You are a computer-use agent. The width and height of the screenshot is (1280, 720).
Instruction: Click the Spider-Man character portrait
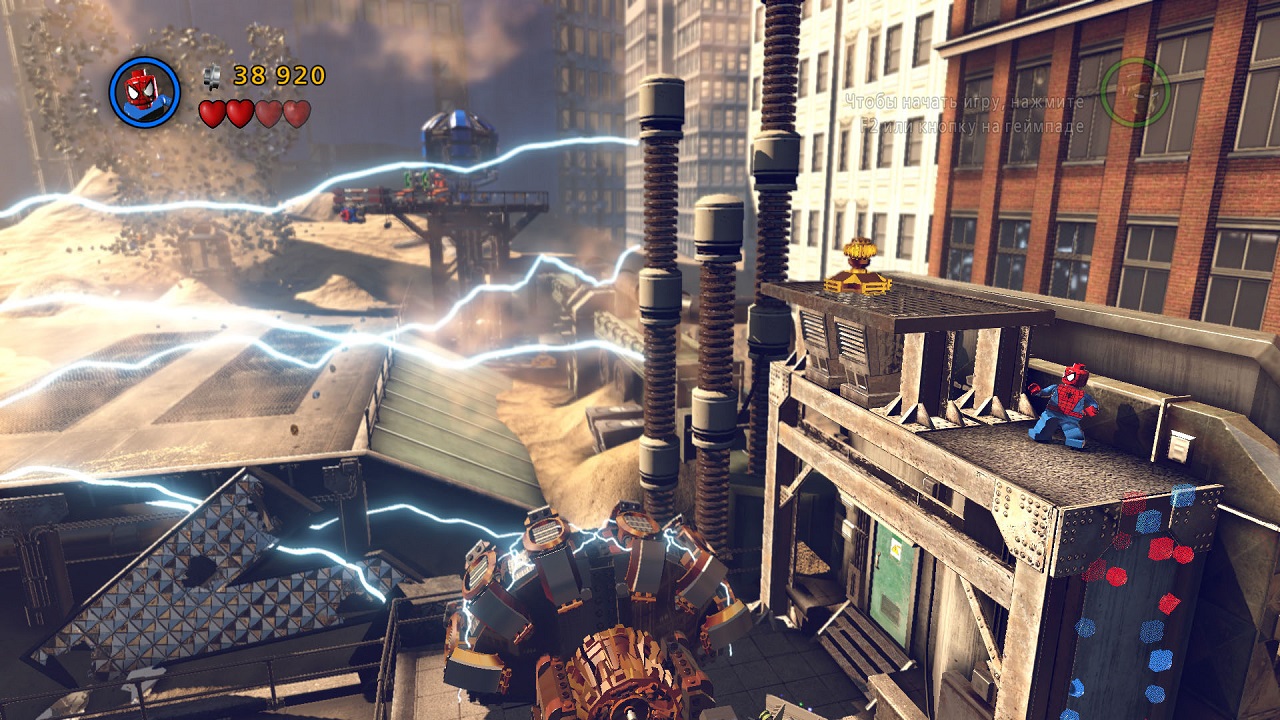[144, 92]
